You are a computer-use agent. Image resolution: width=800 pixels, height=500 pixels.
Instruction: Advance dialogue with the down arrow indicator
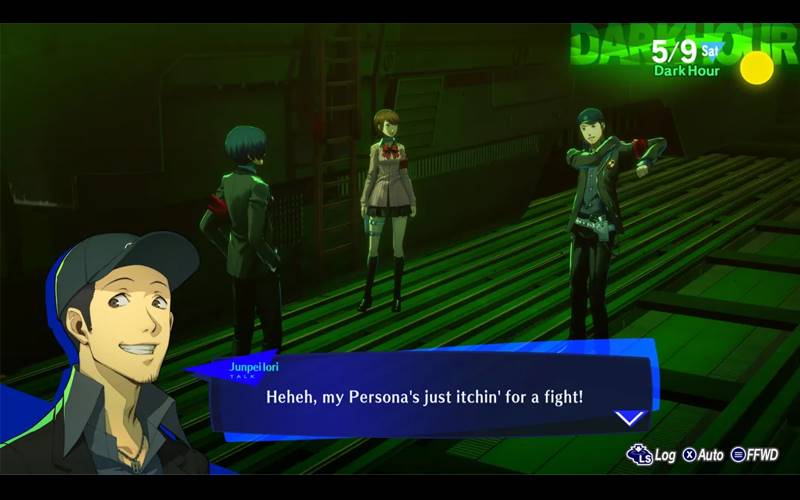coord(630,418)
